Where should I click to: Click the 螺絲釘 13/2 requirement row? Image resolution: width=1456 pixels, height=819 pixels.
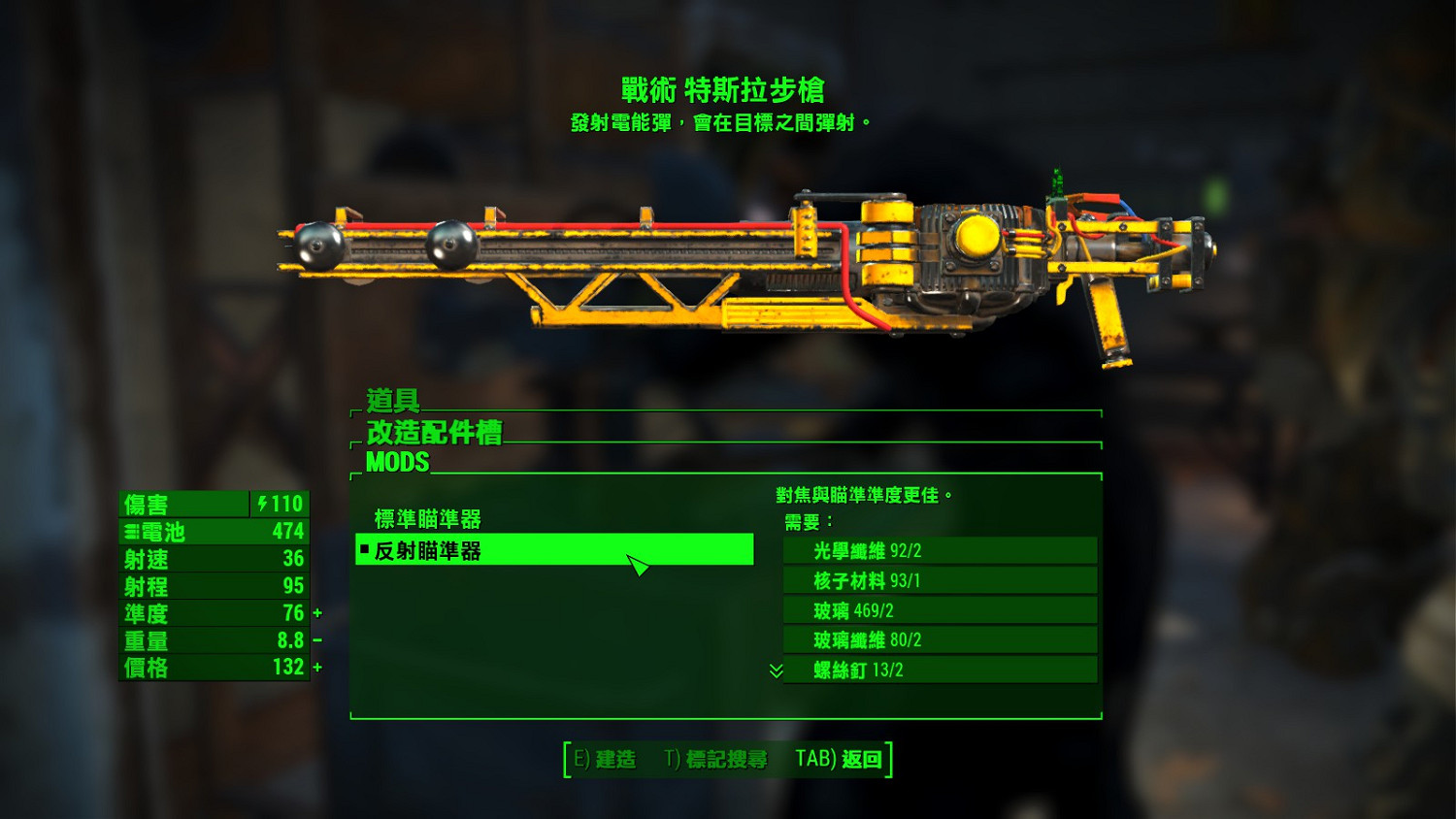pos(939,670)
